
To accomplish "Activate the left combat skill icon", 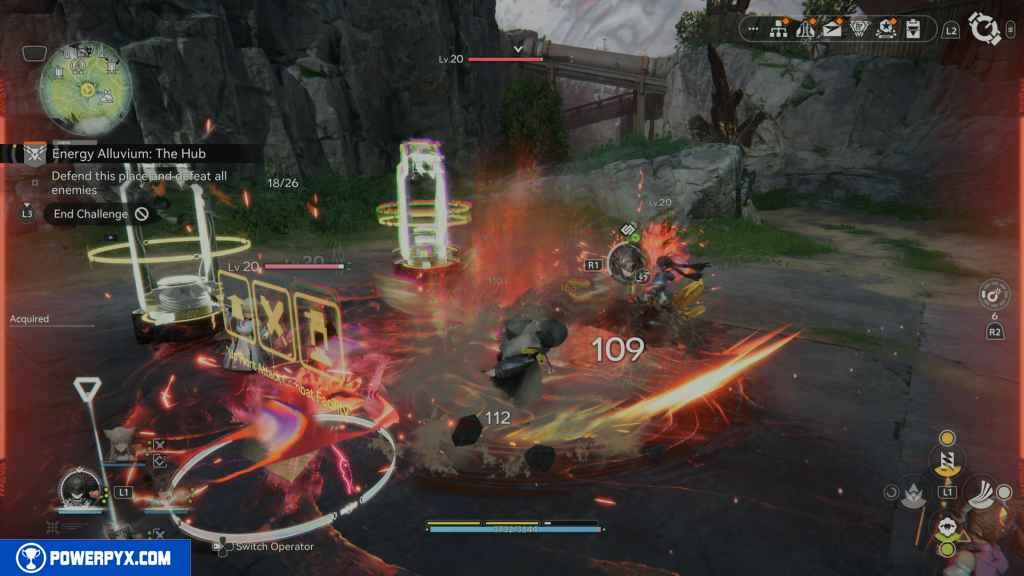I will (x=915, y=492).
